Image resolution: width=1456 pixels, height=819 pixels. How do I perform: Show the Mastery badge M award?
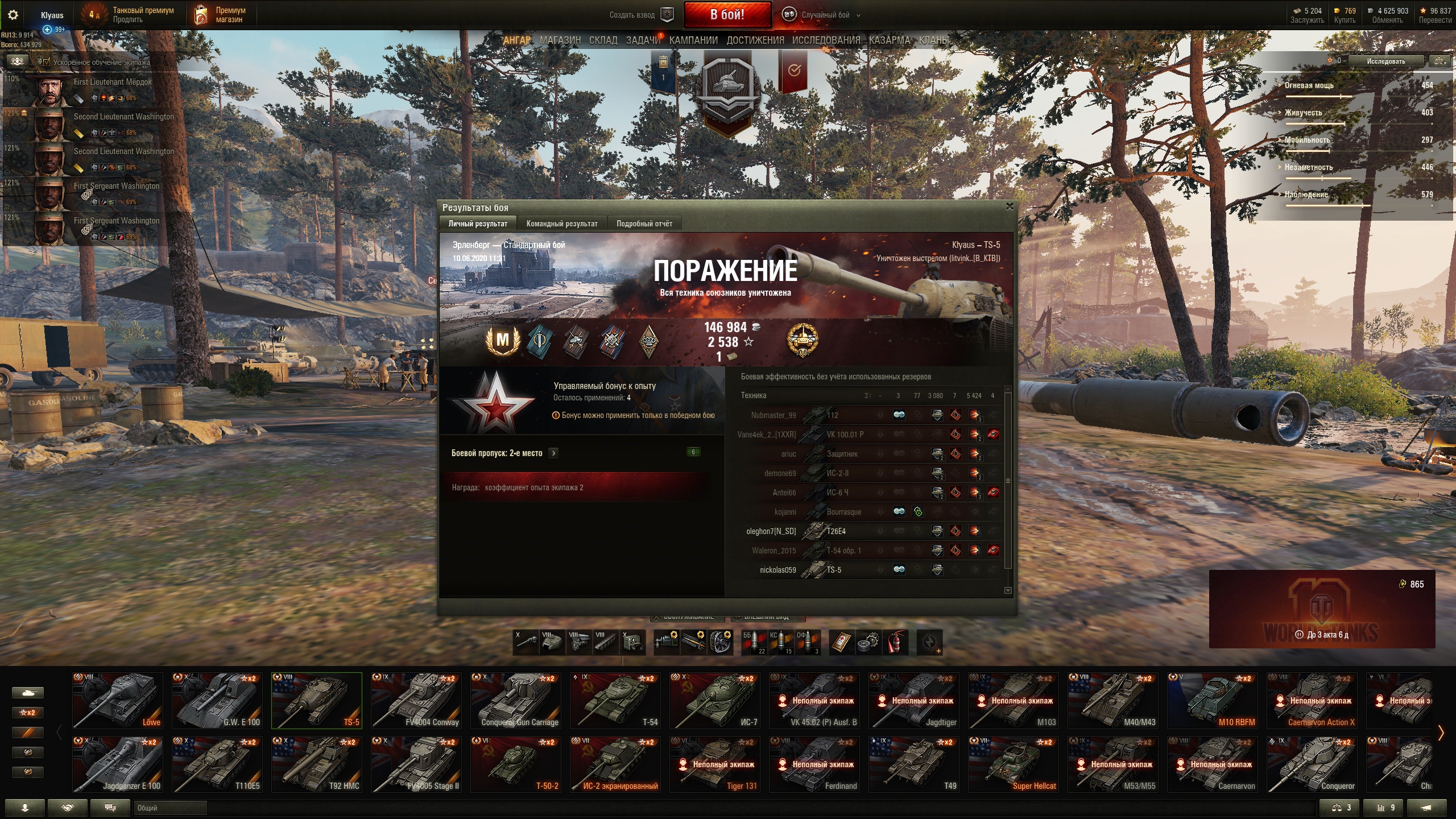tap(503, 340)
